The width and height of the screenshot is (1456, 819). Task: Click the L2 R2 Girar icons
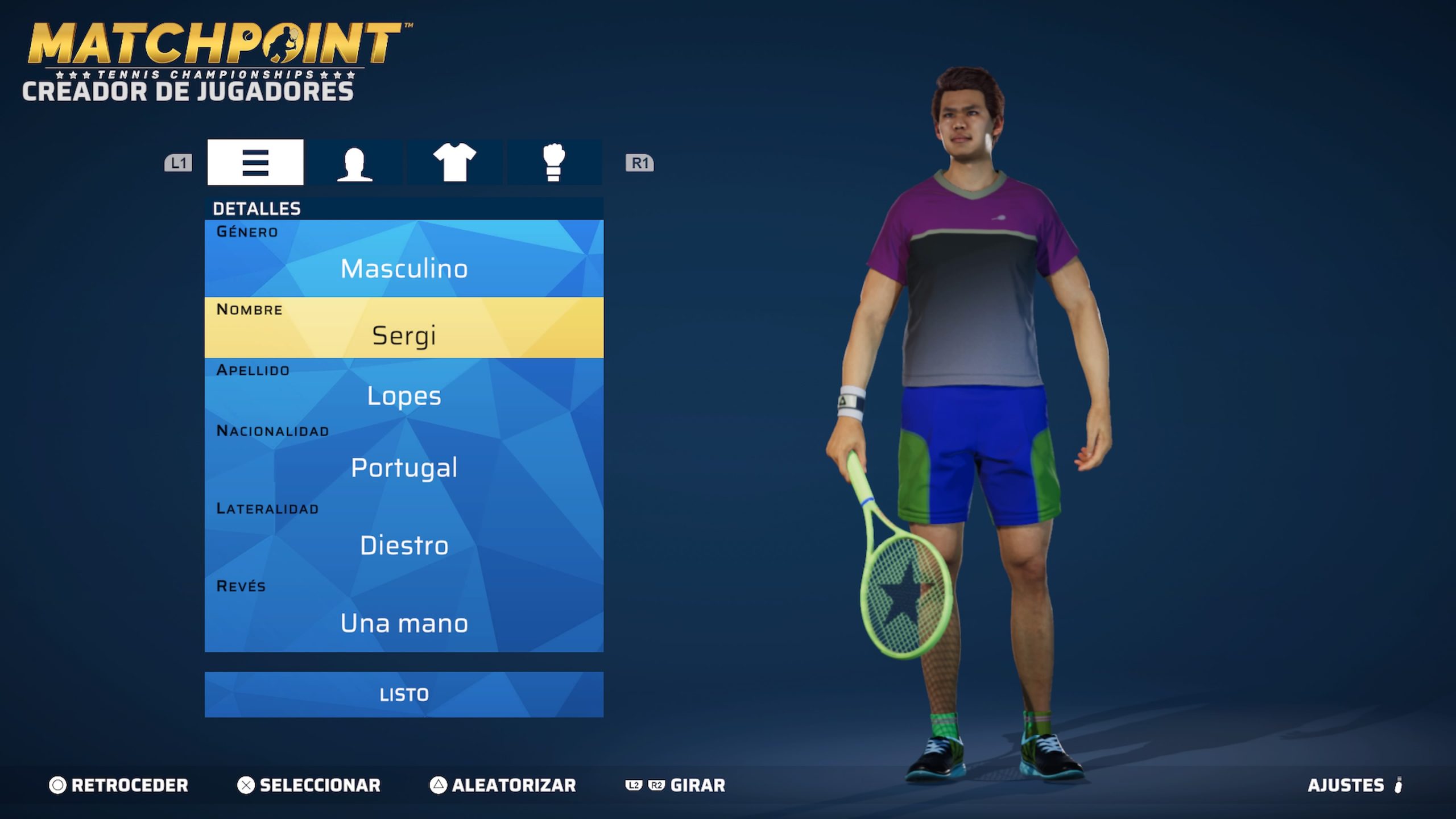(x=646, y=785)
